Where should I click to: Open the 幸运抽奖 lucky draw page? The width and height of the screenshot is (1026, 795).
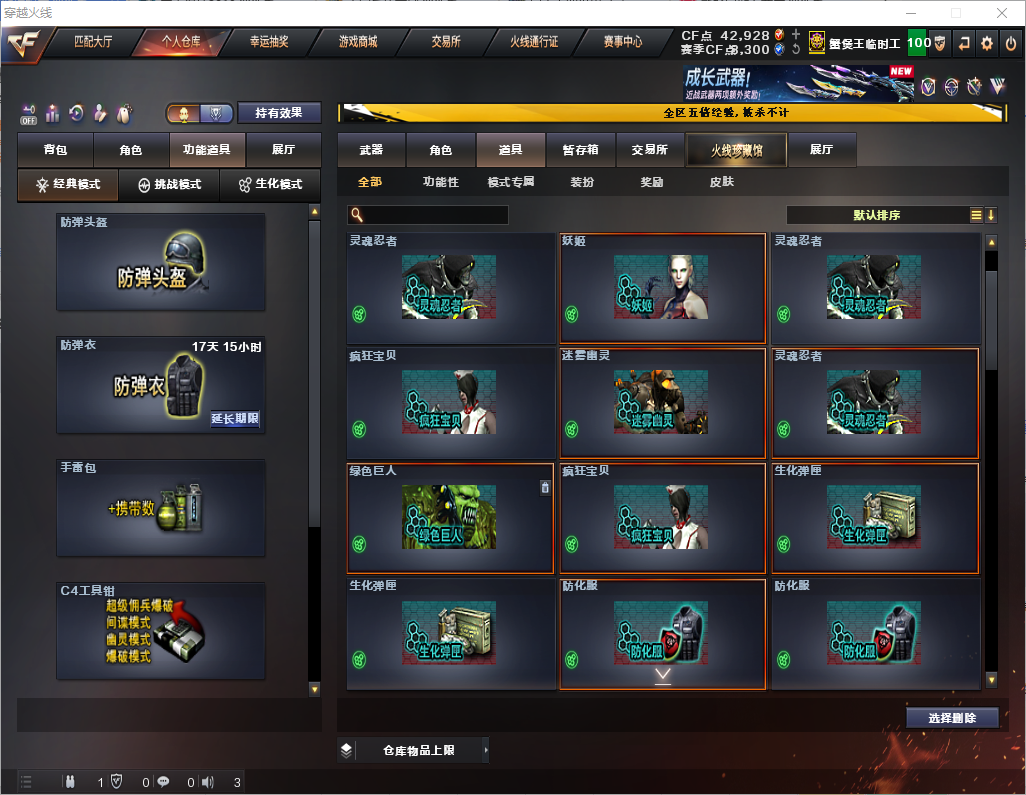pyautogui.click(x=268, y=42)
